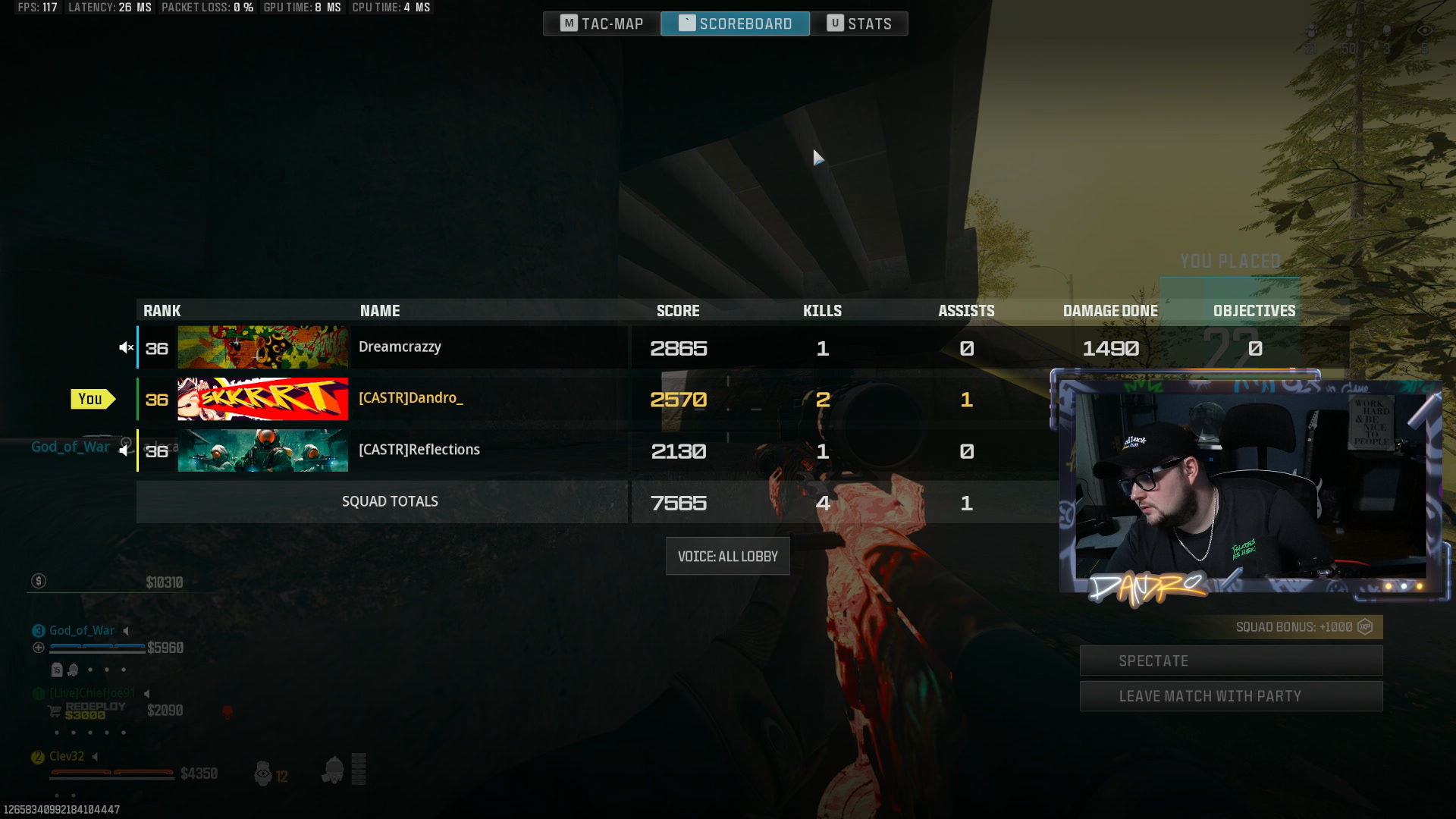Select Dreamcrazzy's scoreboard row

click(485, 347)
